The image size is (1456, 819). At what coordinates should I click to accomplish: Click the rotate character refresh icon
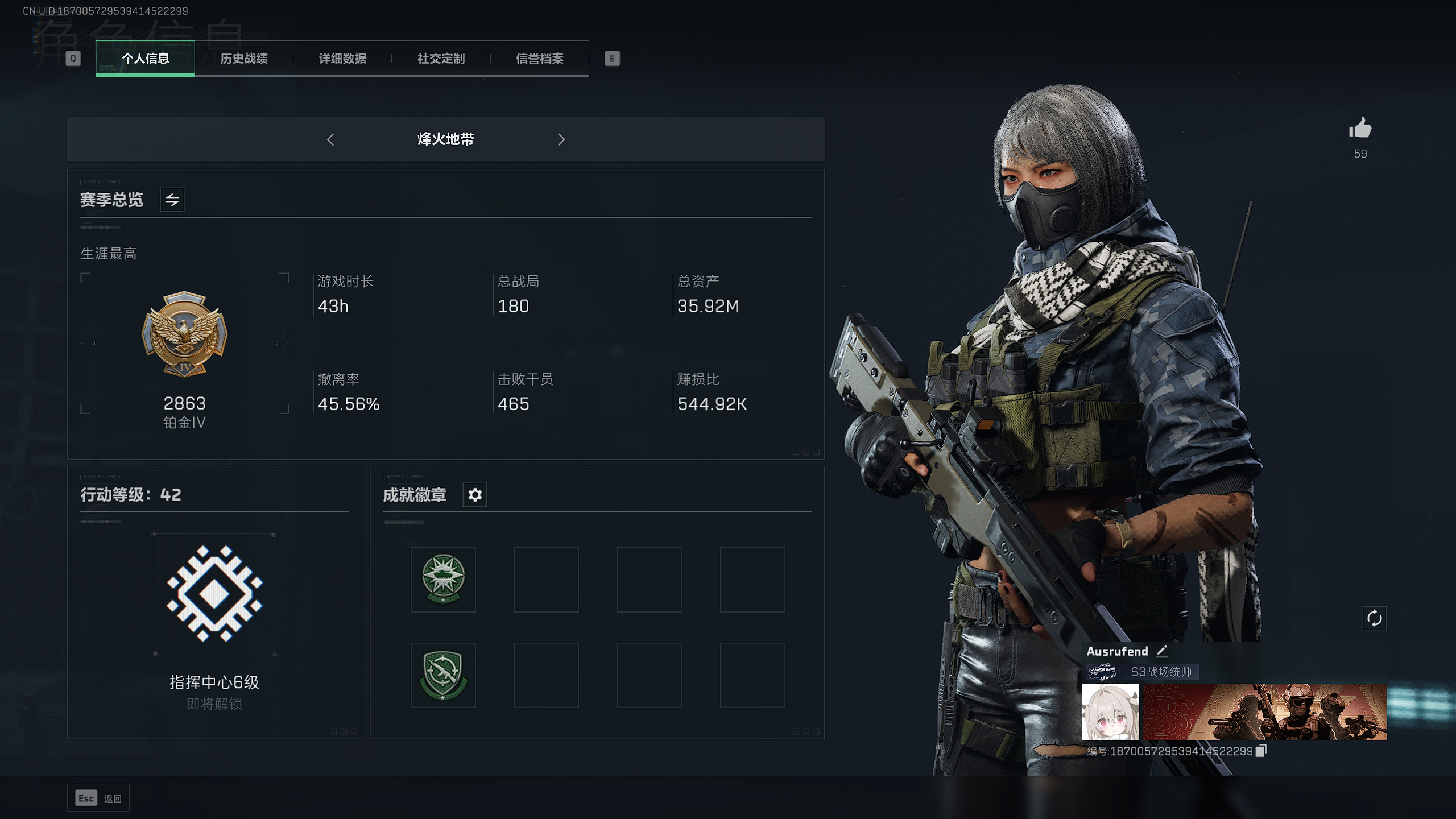(1374, 618)
